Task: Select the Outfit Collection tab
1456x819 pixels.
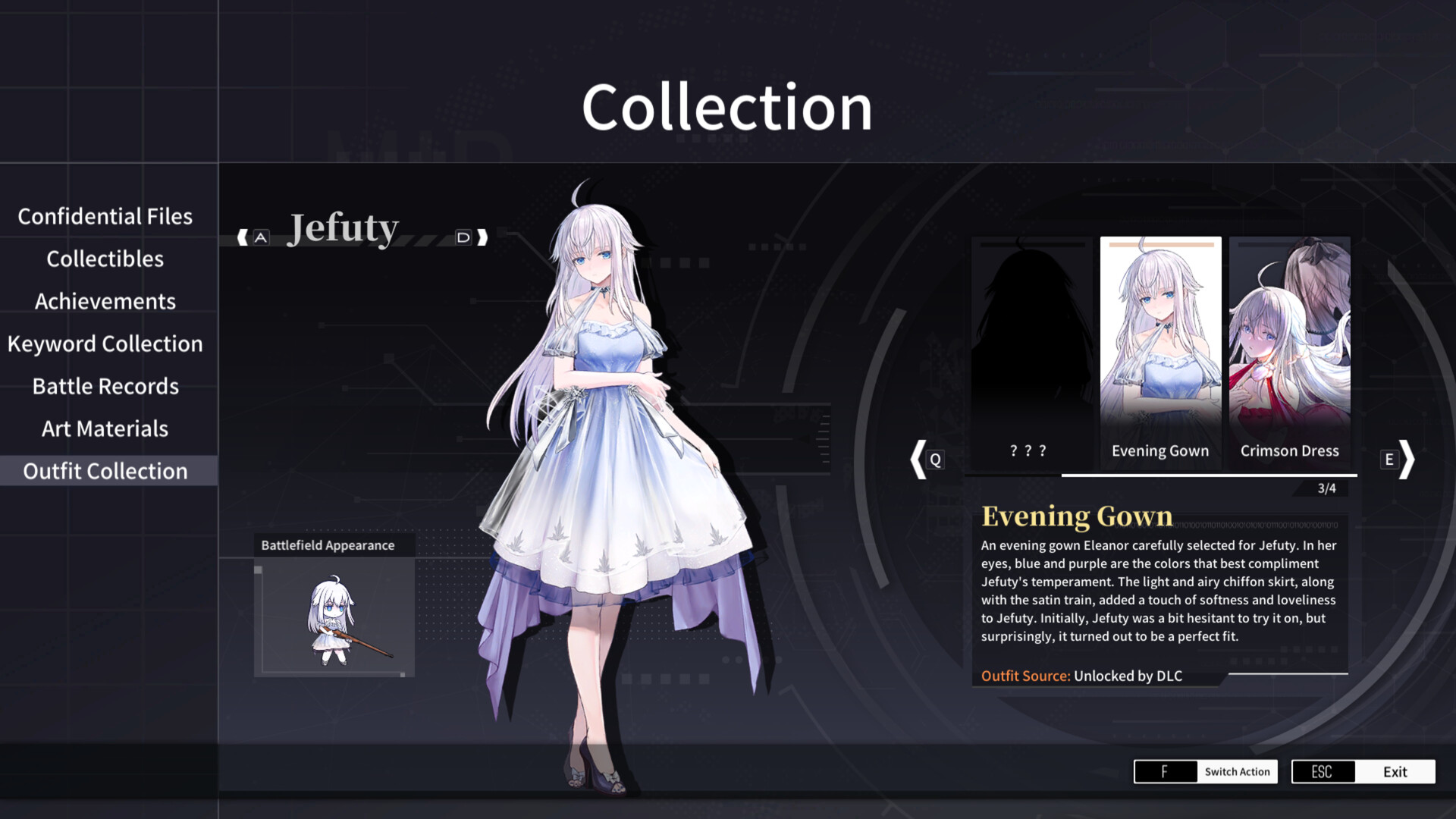Action: click(x=106, y=471)
